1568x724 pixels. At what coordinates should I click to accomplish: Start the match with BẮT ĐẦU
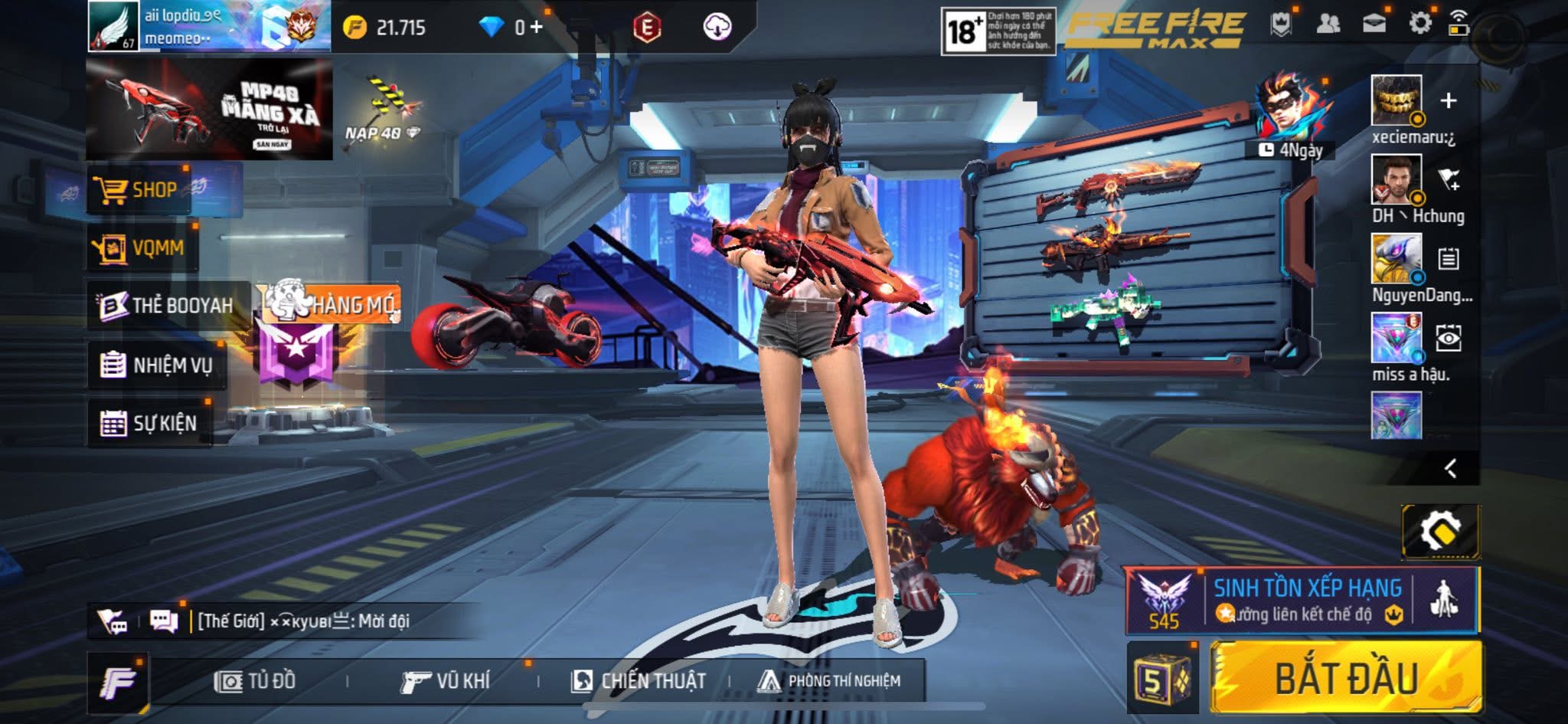(1346, 679)
